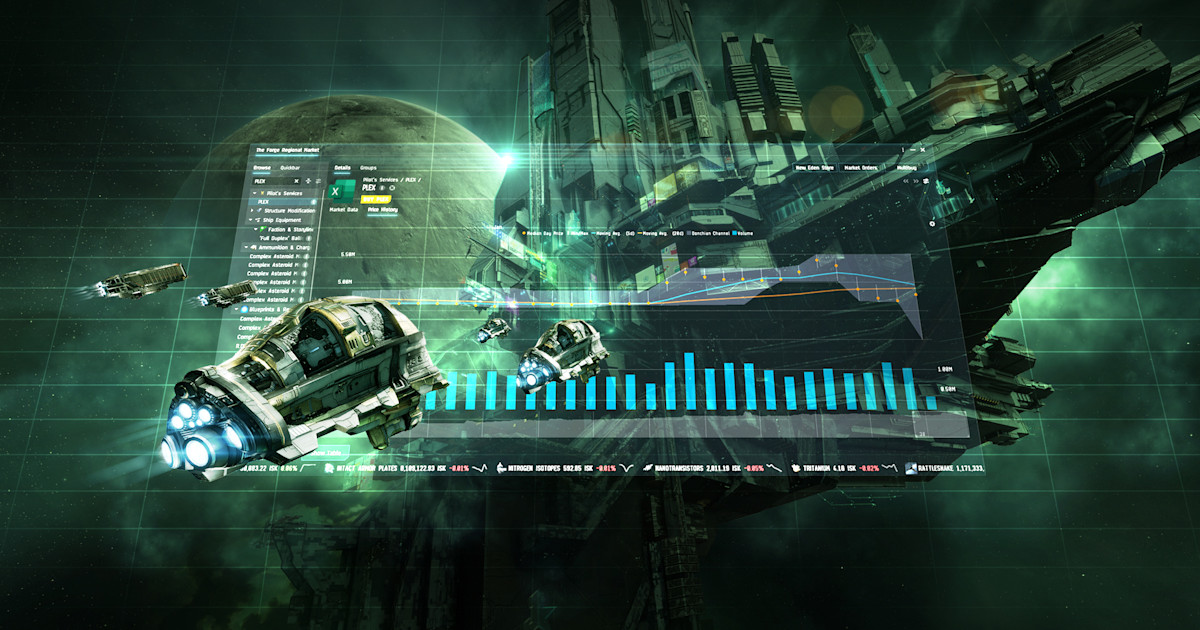Screen dimensions: 1200x630
Task: Open the New Eden Store
Action: tap(815, 168)
